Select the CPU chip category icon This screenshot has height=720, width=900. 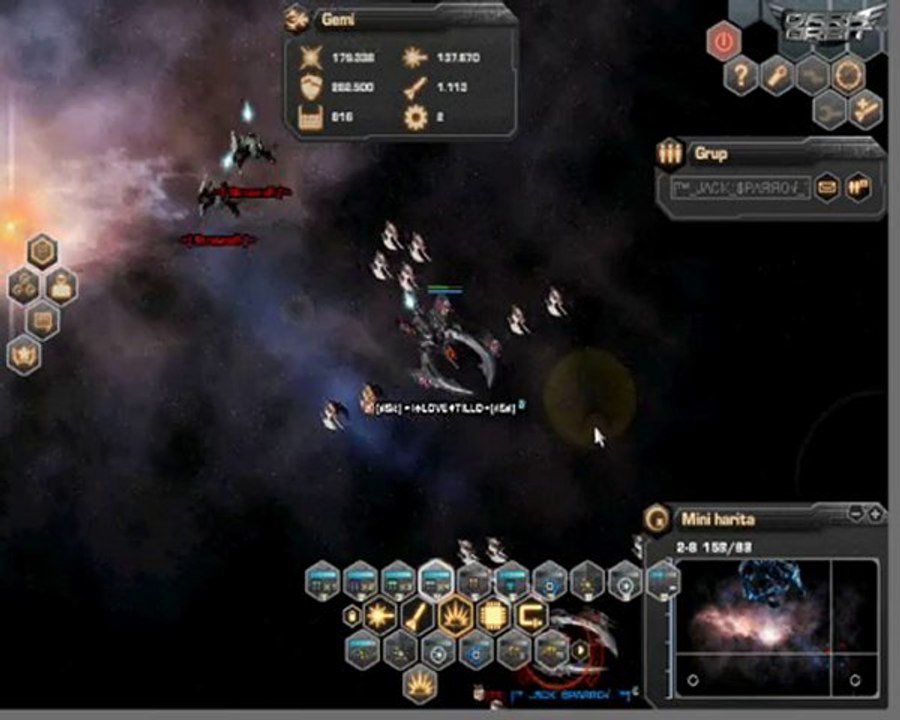coord(494,615)
